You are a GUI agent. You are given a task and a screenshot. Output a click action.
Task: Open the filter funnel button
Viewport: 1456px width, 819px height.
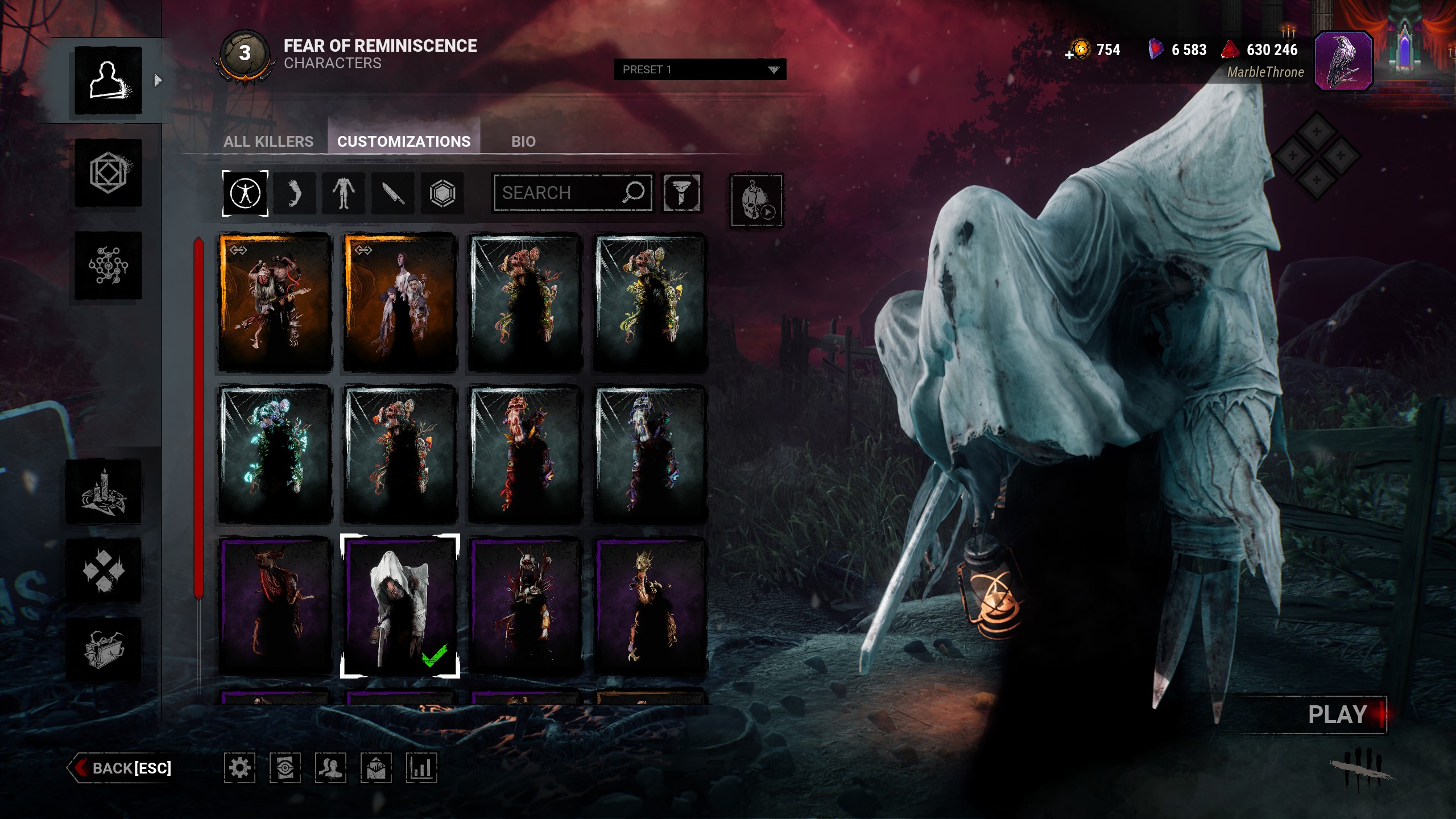pos(681,193)
